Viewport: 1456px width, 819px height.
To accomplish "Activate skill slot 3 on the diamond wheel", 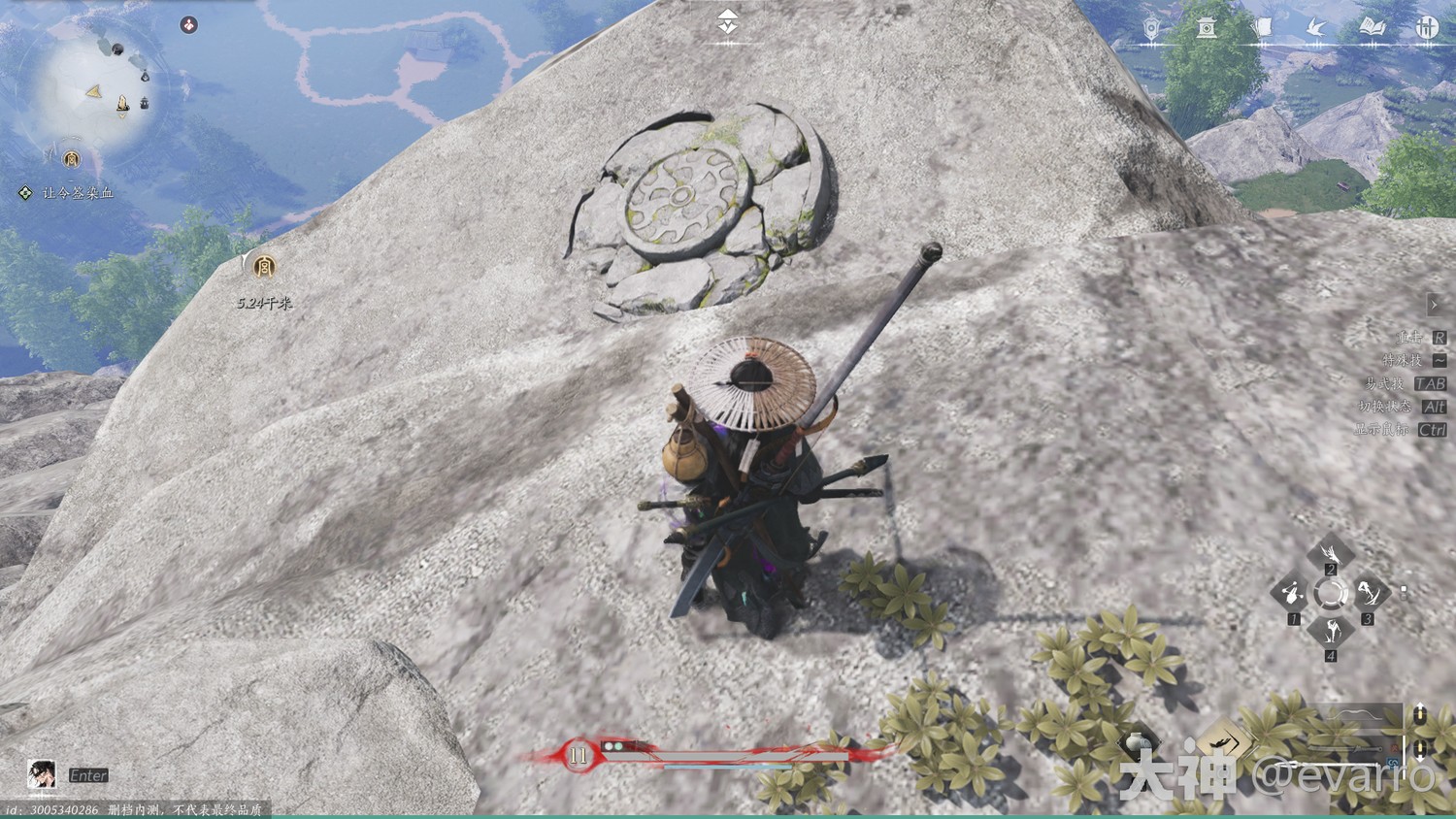I will pyautogui.click(x=1368, y=592).
